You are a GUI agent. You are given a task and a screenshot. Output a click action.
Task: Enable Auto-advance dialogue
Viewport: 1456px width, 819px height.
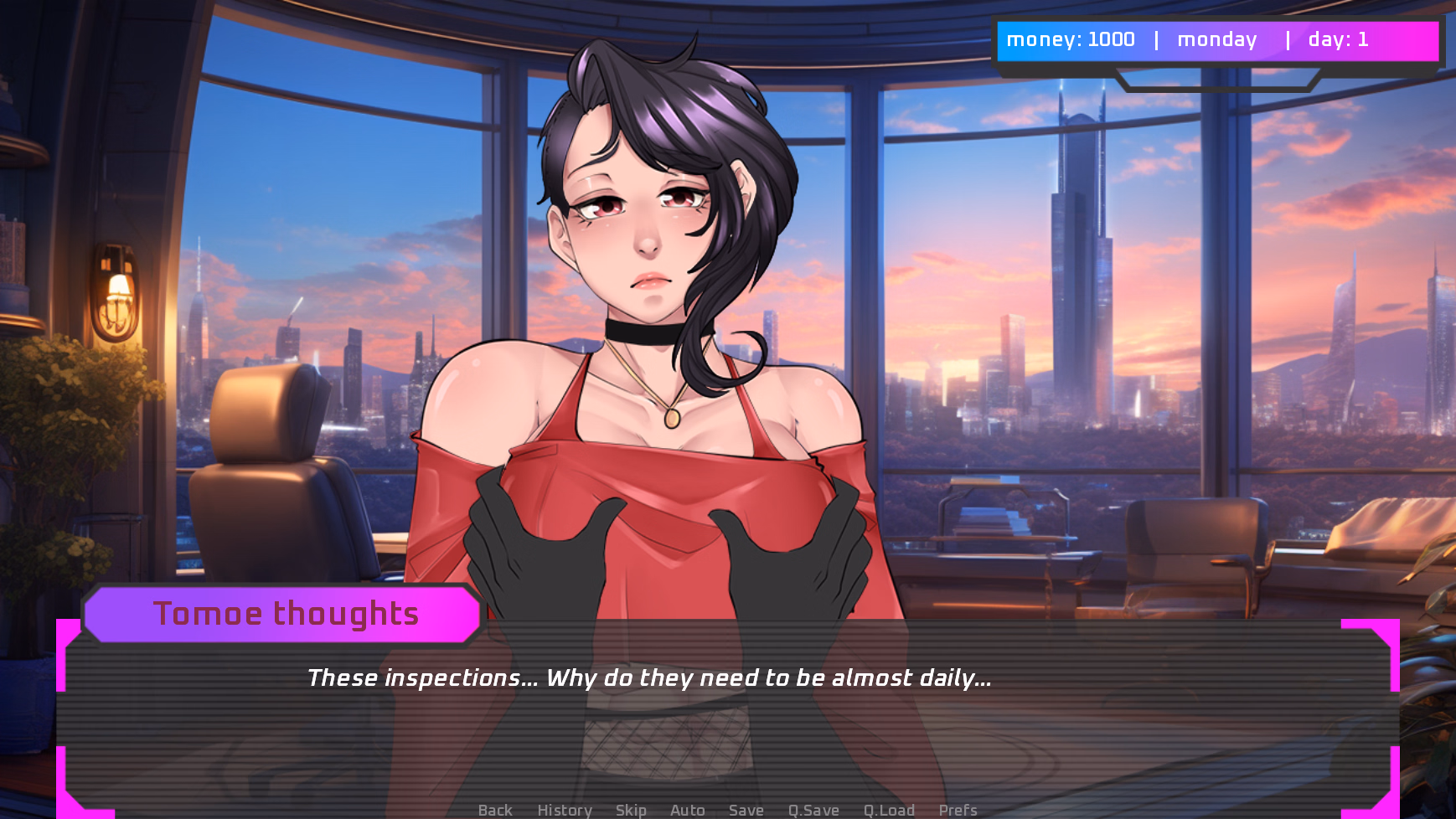click(687, 810)
